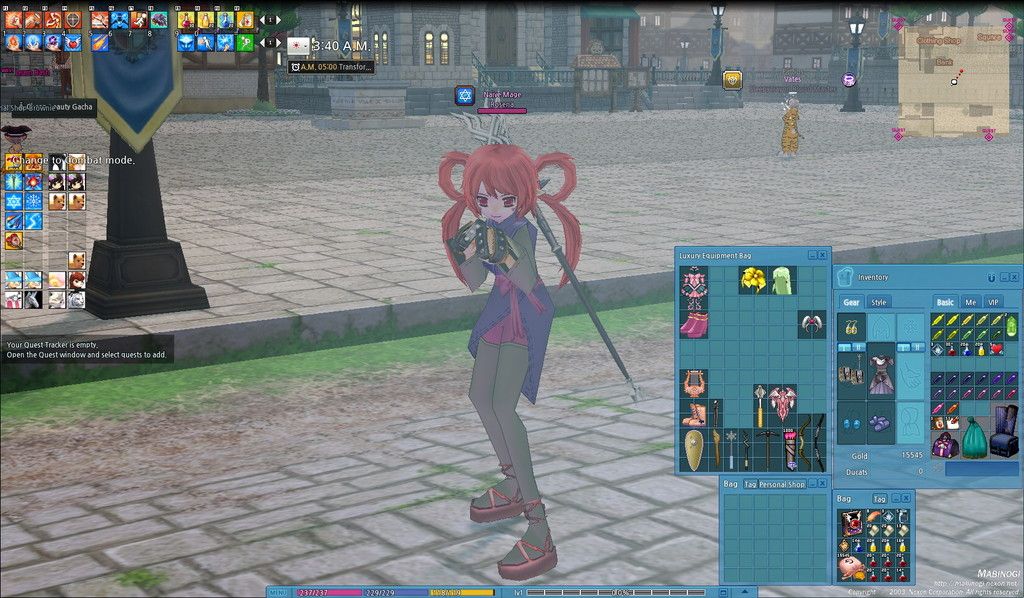Open the Personal Shop from the bag

(781, 484)
